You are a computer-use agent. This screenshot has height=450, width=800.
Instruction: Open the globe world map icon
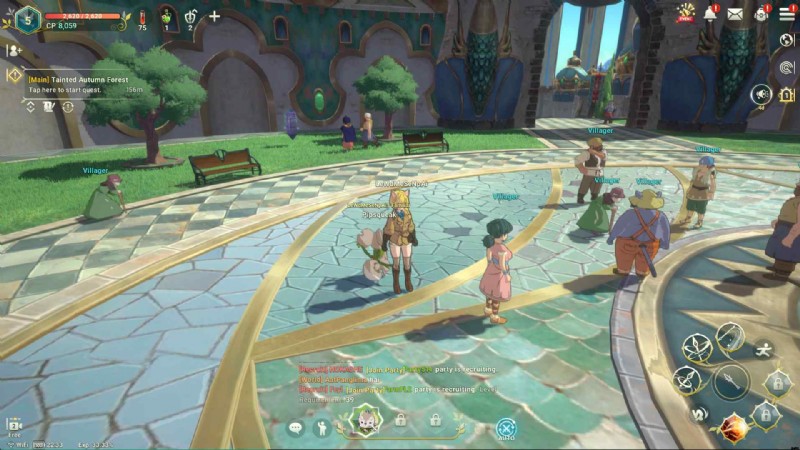[787, 40]
